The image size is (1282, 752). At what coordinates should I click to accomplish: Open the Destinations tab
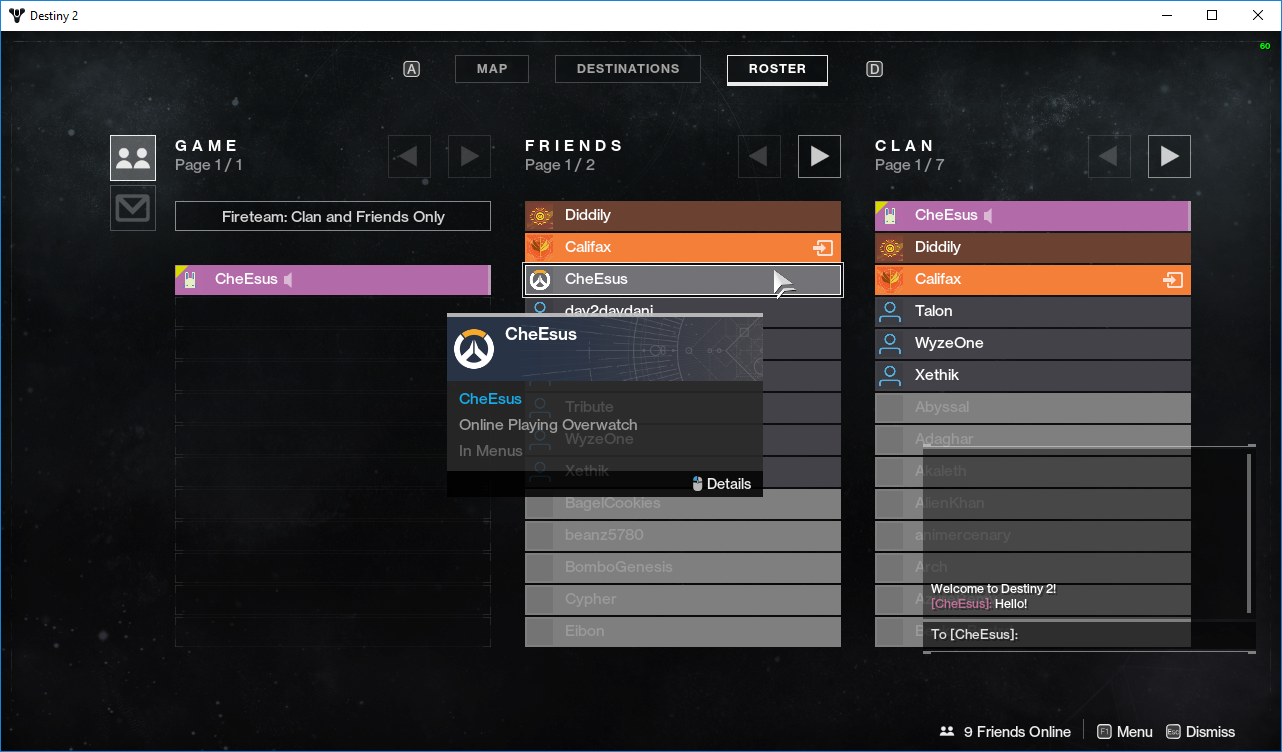[628, 69]
